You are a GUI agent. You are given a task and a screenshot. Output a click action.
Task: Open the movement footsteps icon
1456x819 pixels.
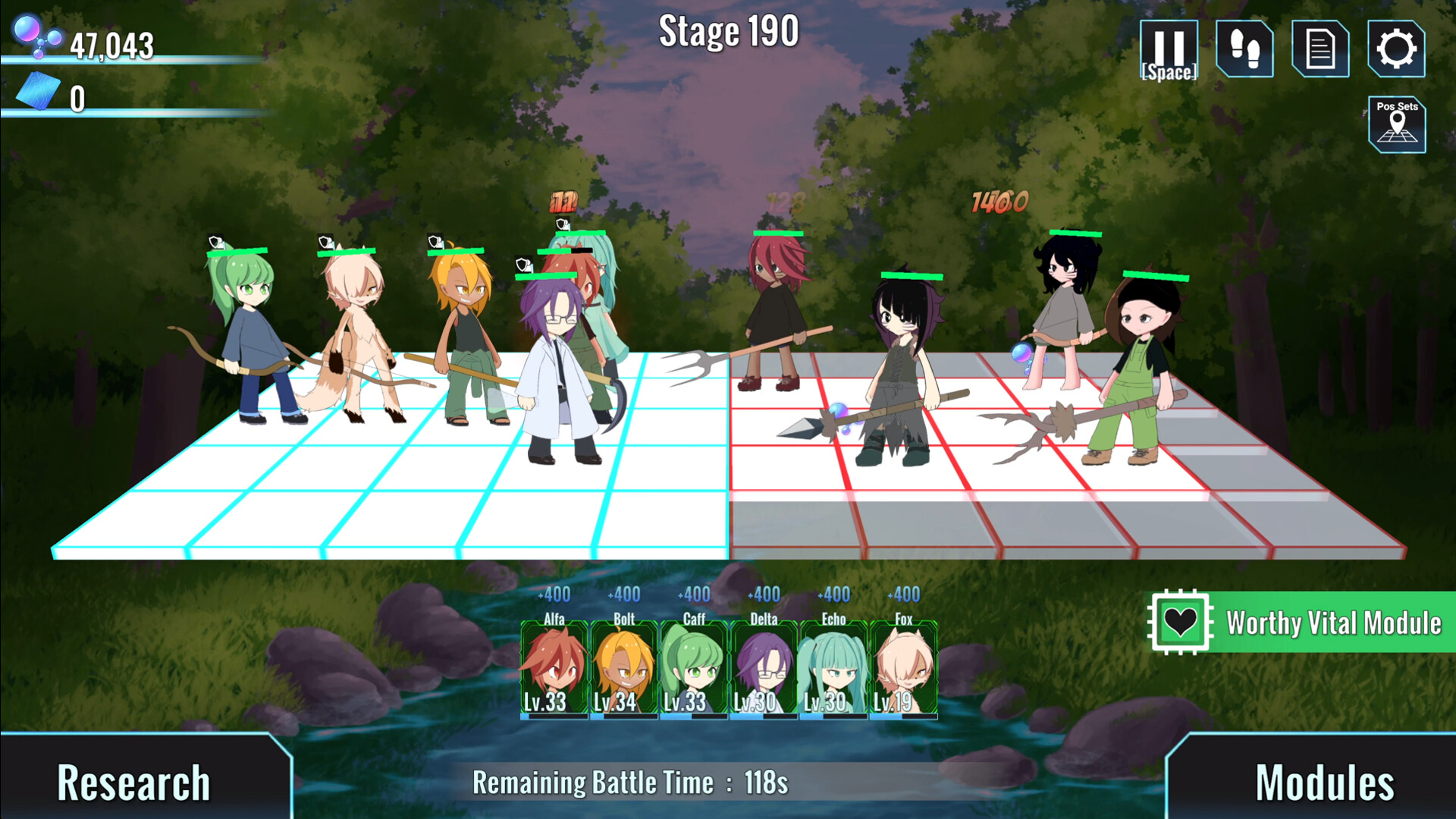coord(1244,48)
